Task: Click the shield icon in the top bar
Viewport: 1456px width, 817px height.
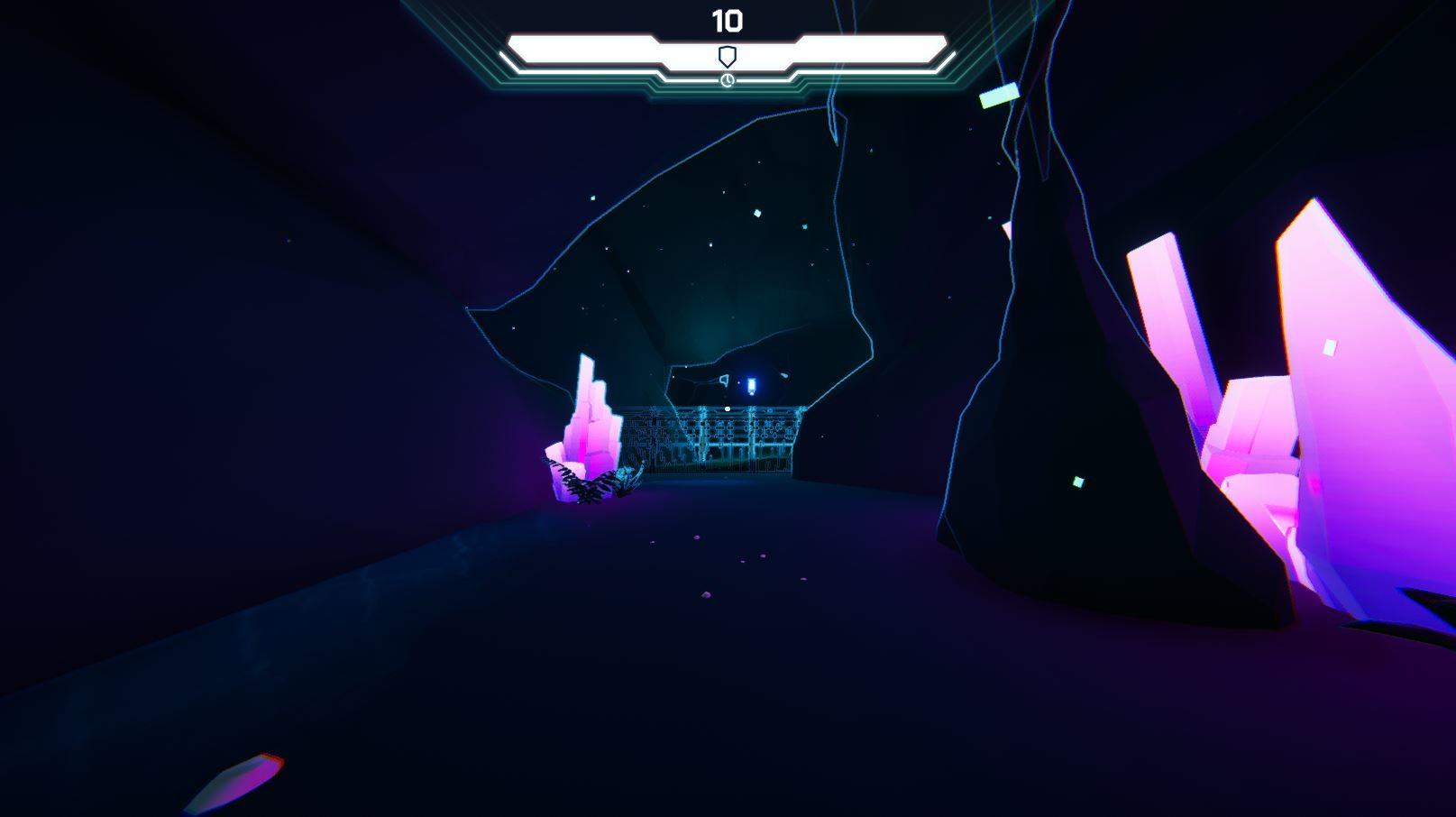Action: point(727,57)
